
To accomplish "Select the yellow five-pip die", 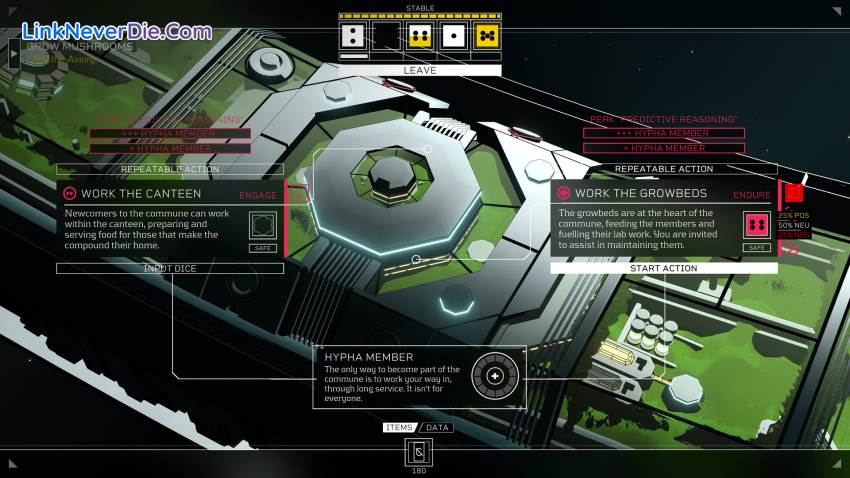I will coord(486,37).
